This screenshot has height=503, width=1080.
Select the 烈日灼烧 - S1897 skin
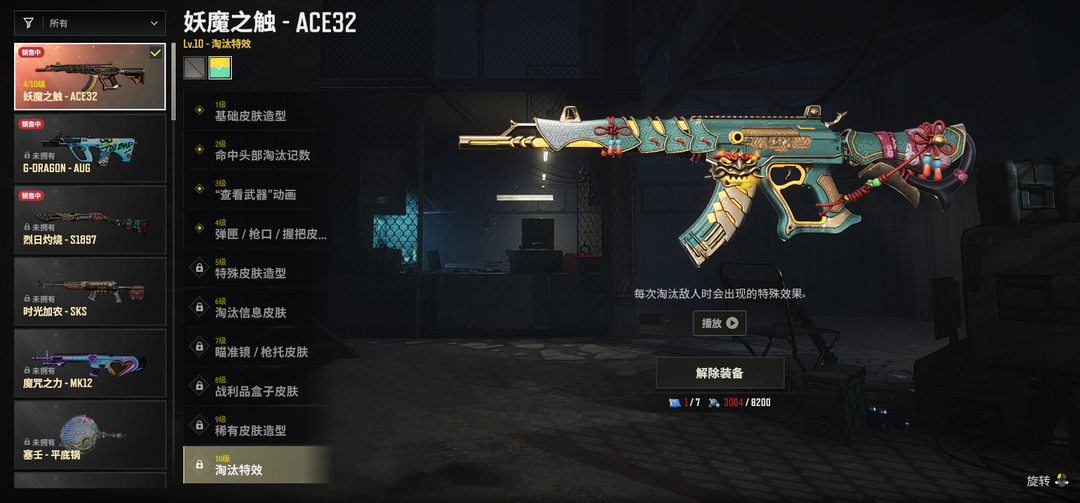click(x=90, y=220)
